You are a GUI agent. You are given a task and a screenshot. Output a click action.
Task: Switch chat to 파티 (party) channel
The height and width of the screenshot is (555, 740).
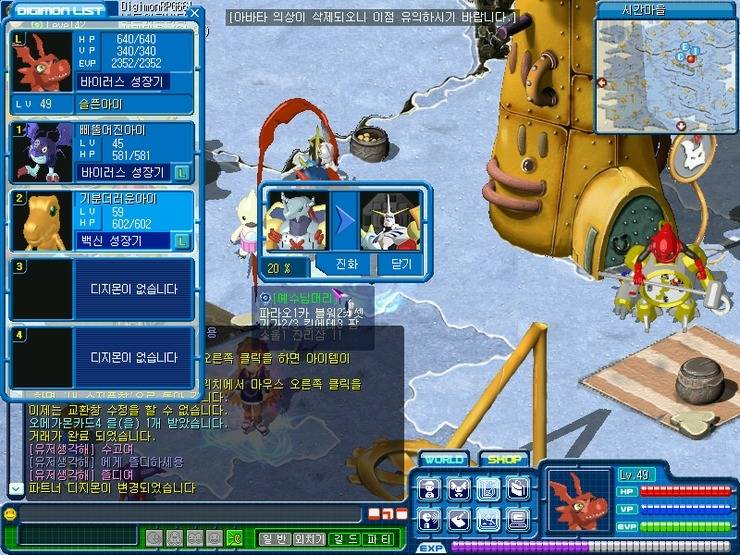click(x=378, y=540)
